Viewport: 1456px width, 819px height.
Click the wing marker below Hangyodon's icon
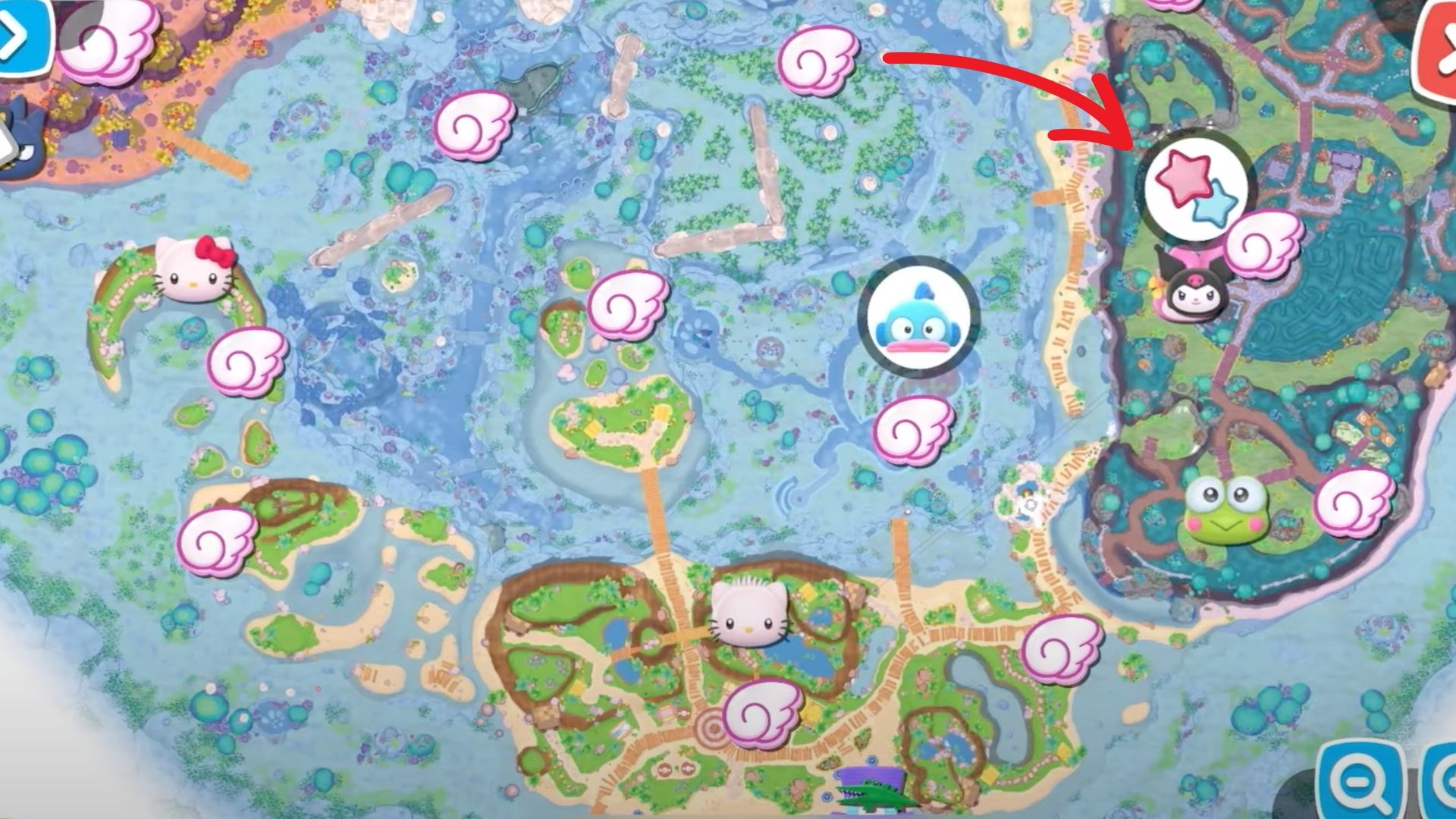point(915,431)
